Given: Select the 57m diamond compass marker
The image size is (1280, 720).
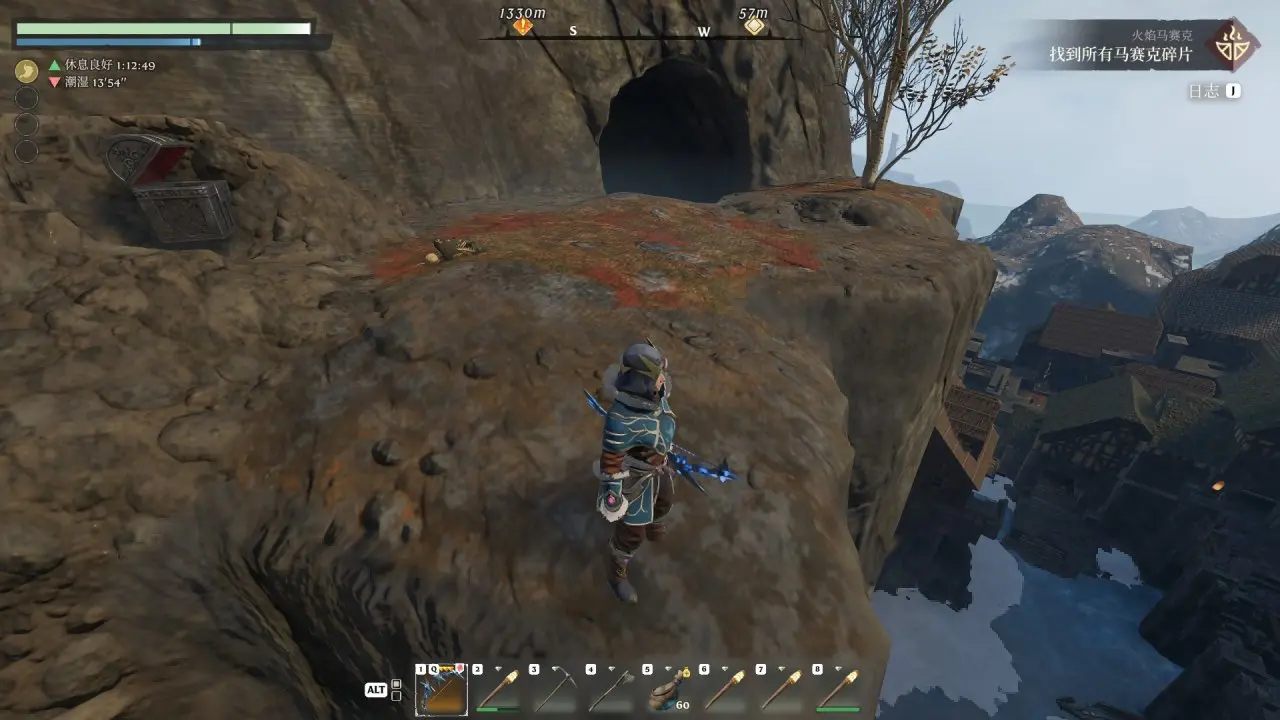Looking at the screenshot, I should coord(755,26).
